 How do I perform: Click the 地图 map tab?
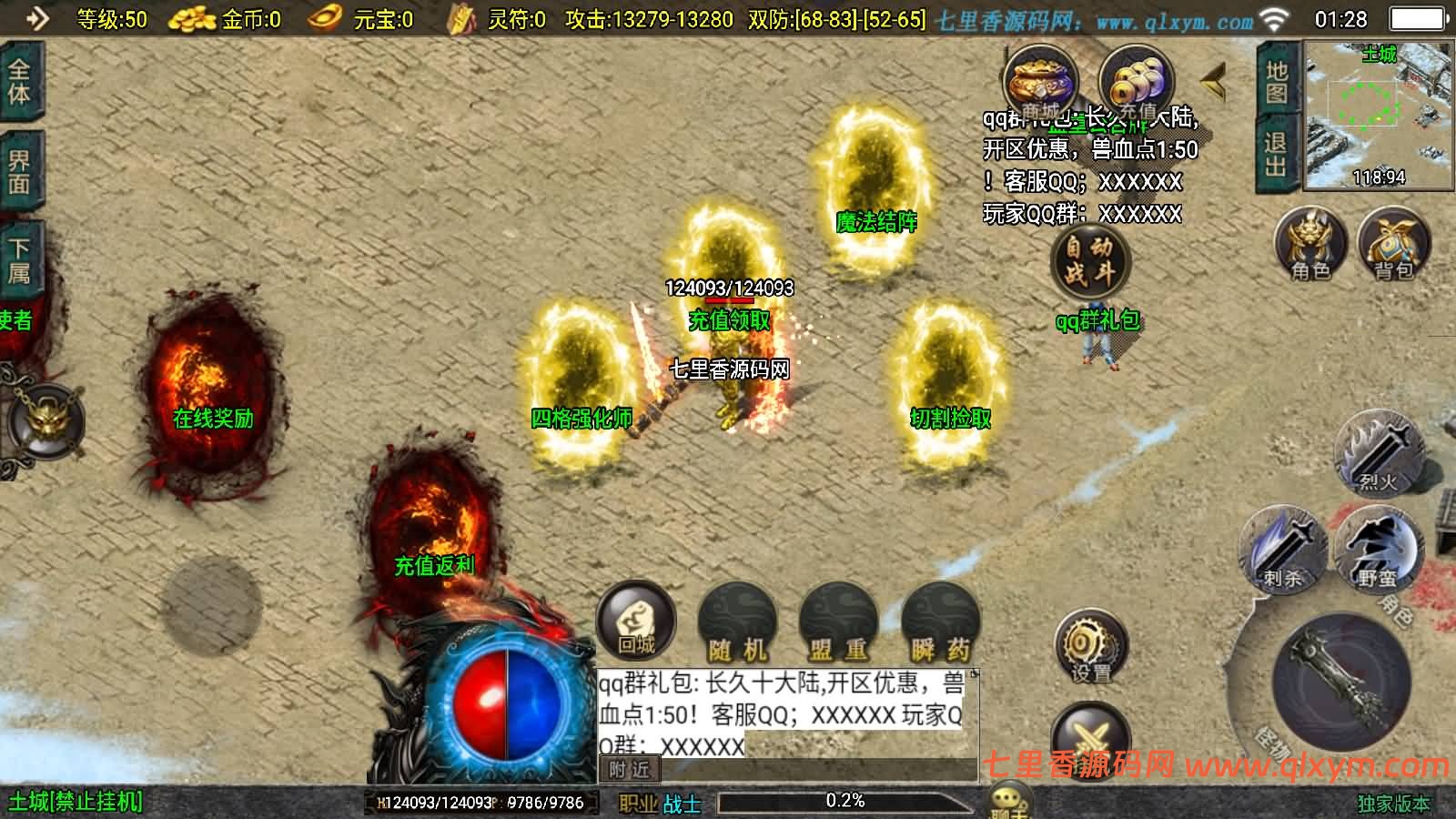coord(1277,84)
